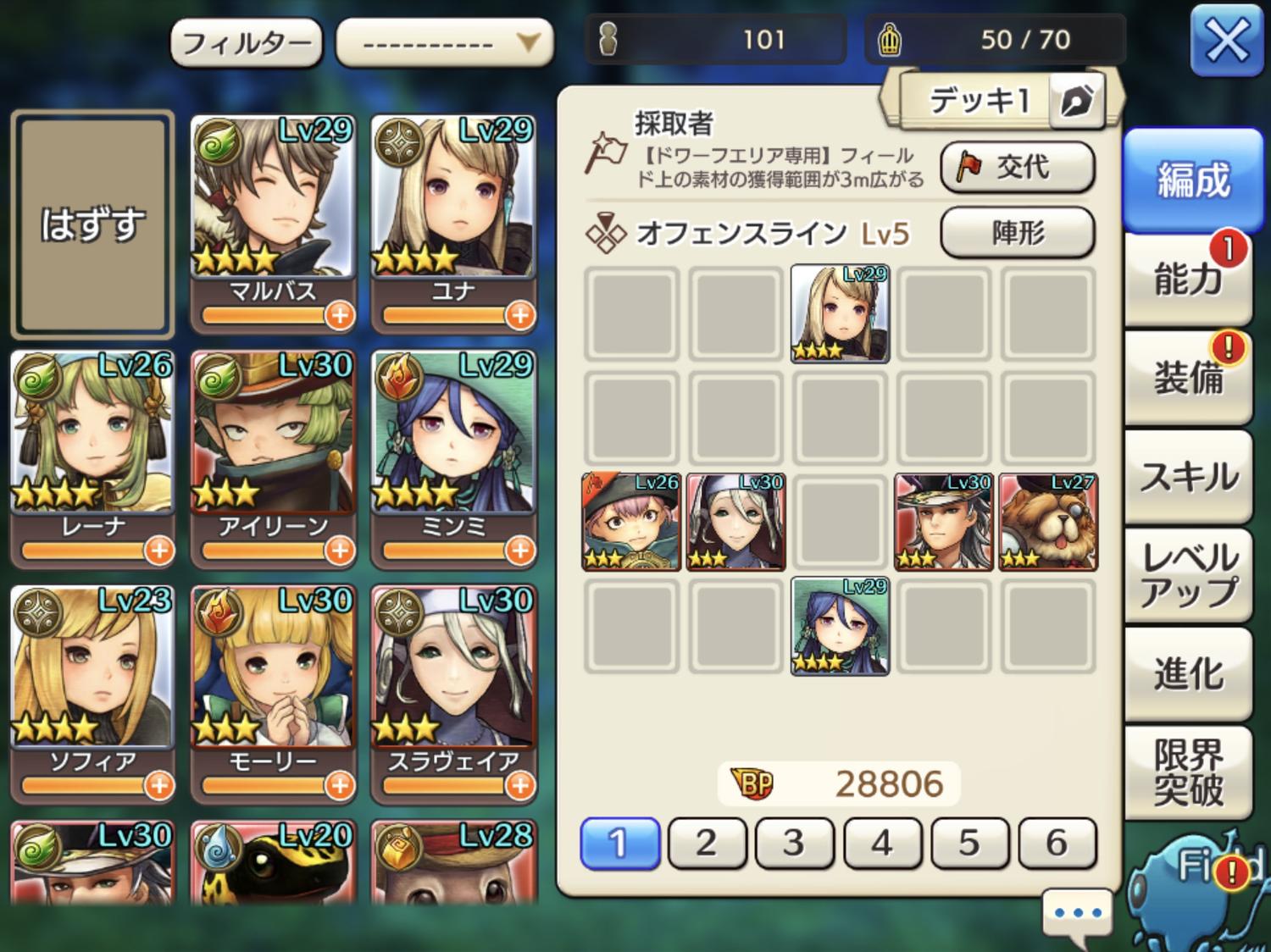The height and width of the screenshot is (952, 1271).
Task: Open the 装備 equipment tab
Action: coord(1188,377)
